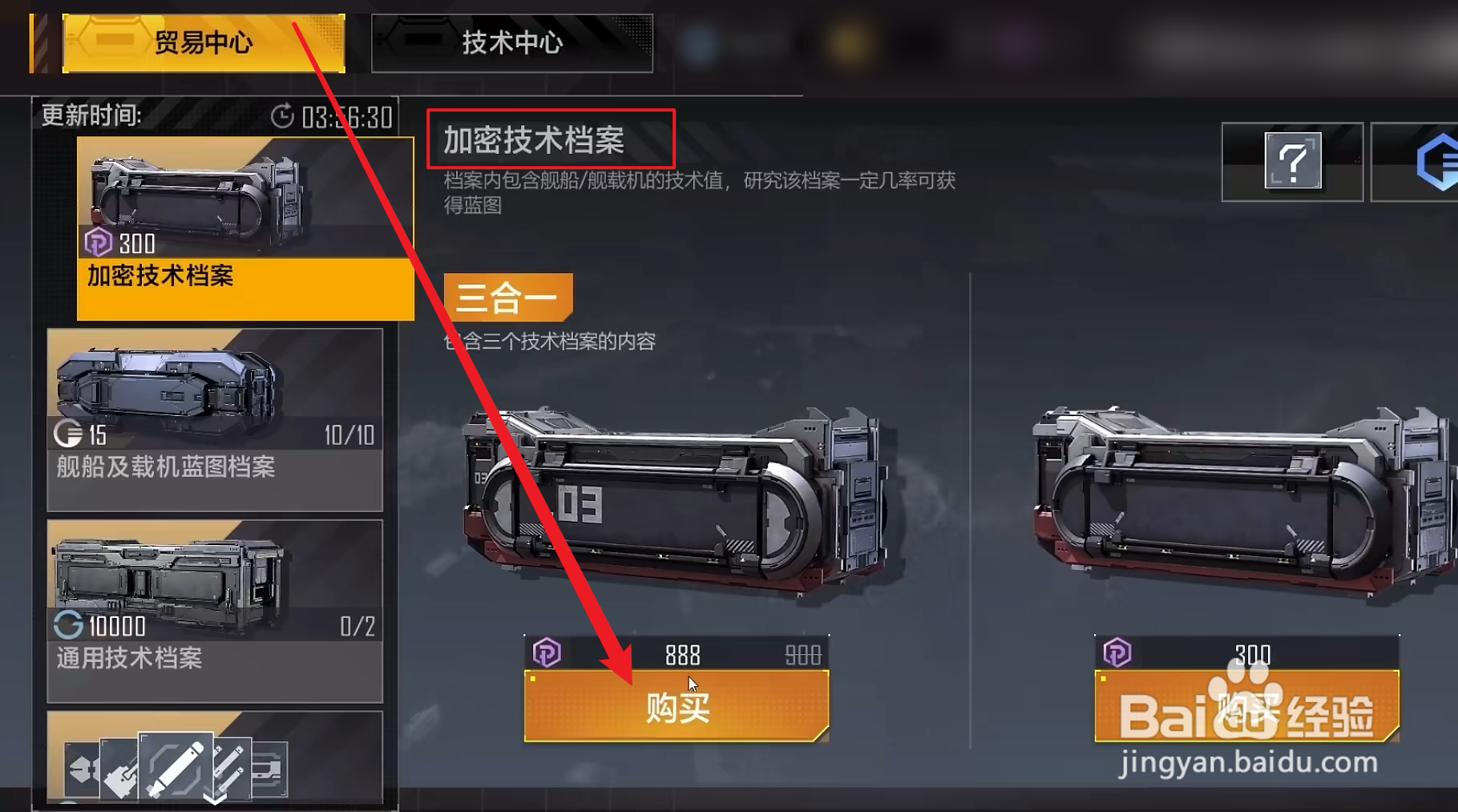
Task: Click the 三合一 badge label
Action: (x=508, y=297)
